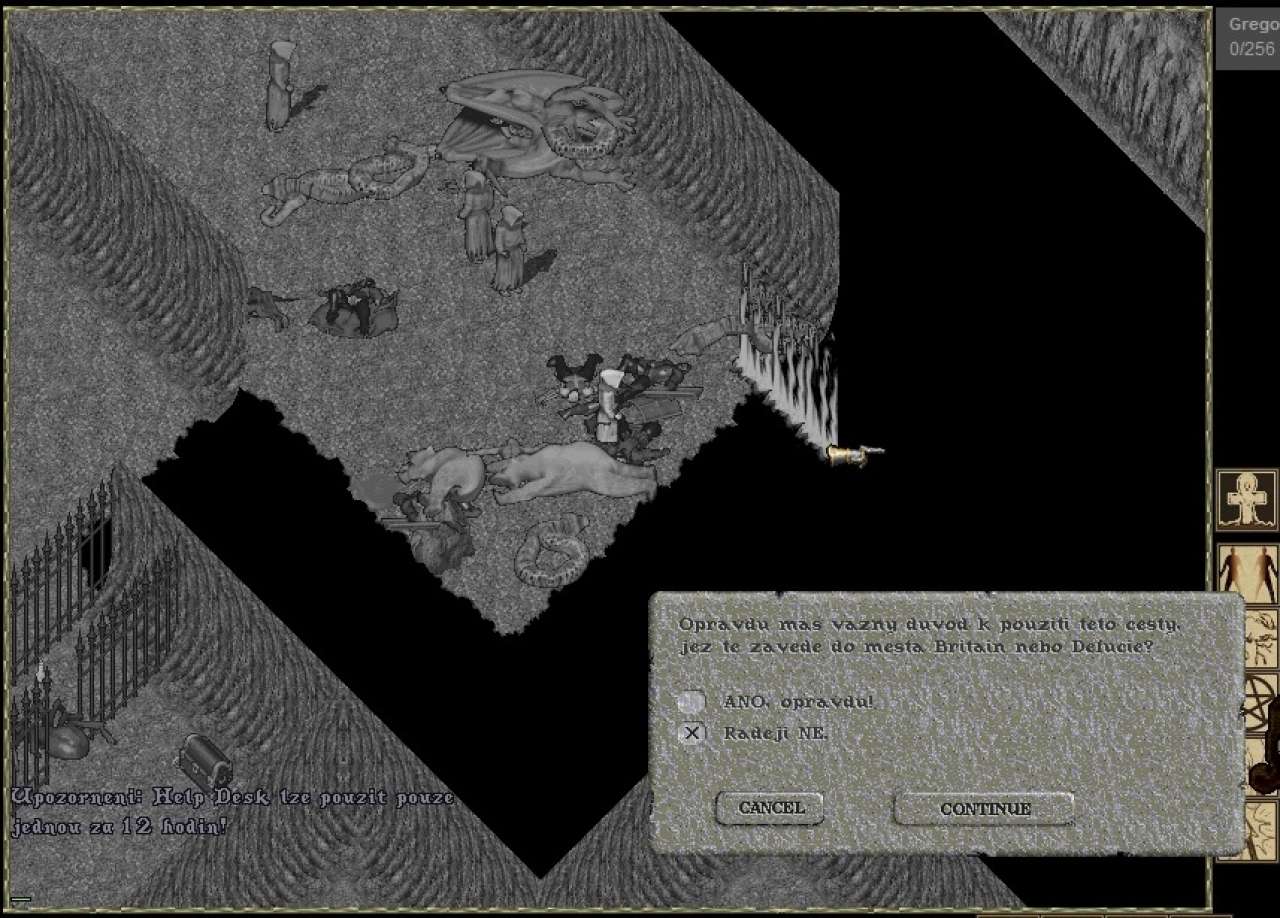Activate the ankh cross icon
Screen dimensions: 1280x918
1246,499
